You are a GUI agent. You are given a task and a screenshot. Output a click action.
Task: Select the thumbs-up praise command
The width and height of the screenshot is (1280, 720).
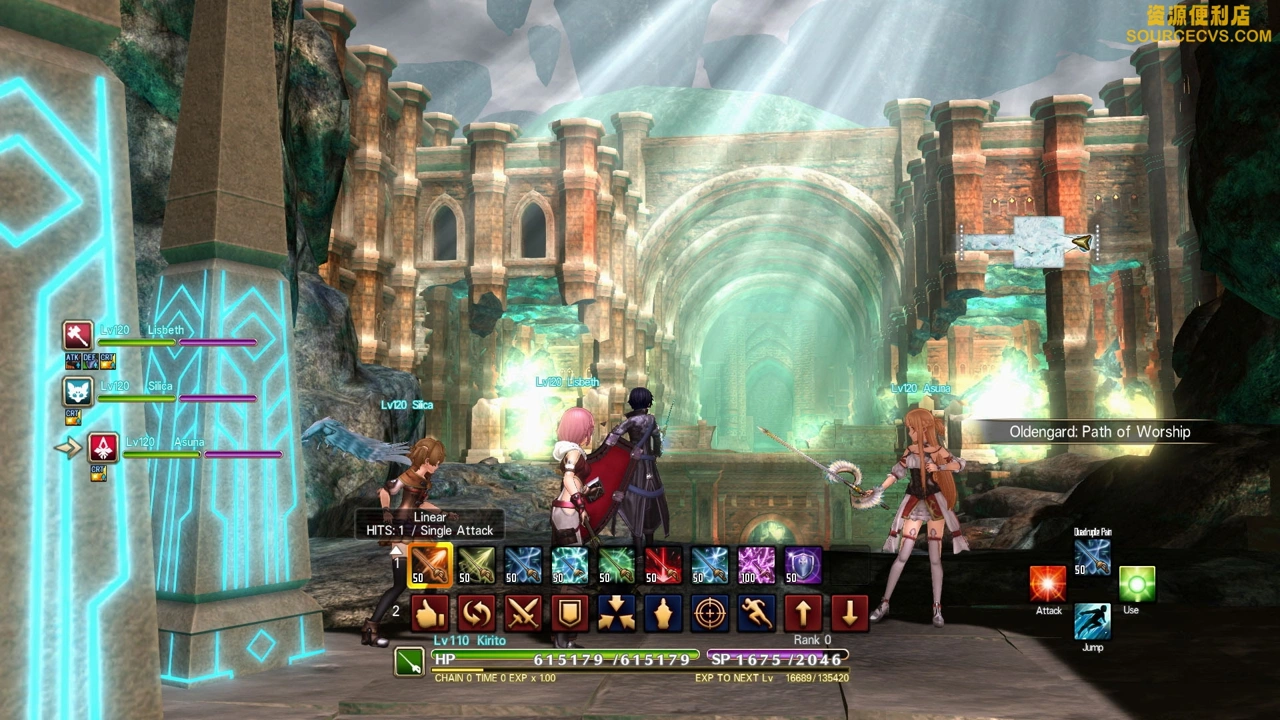click(430, 612)
